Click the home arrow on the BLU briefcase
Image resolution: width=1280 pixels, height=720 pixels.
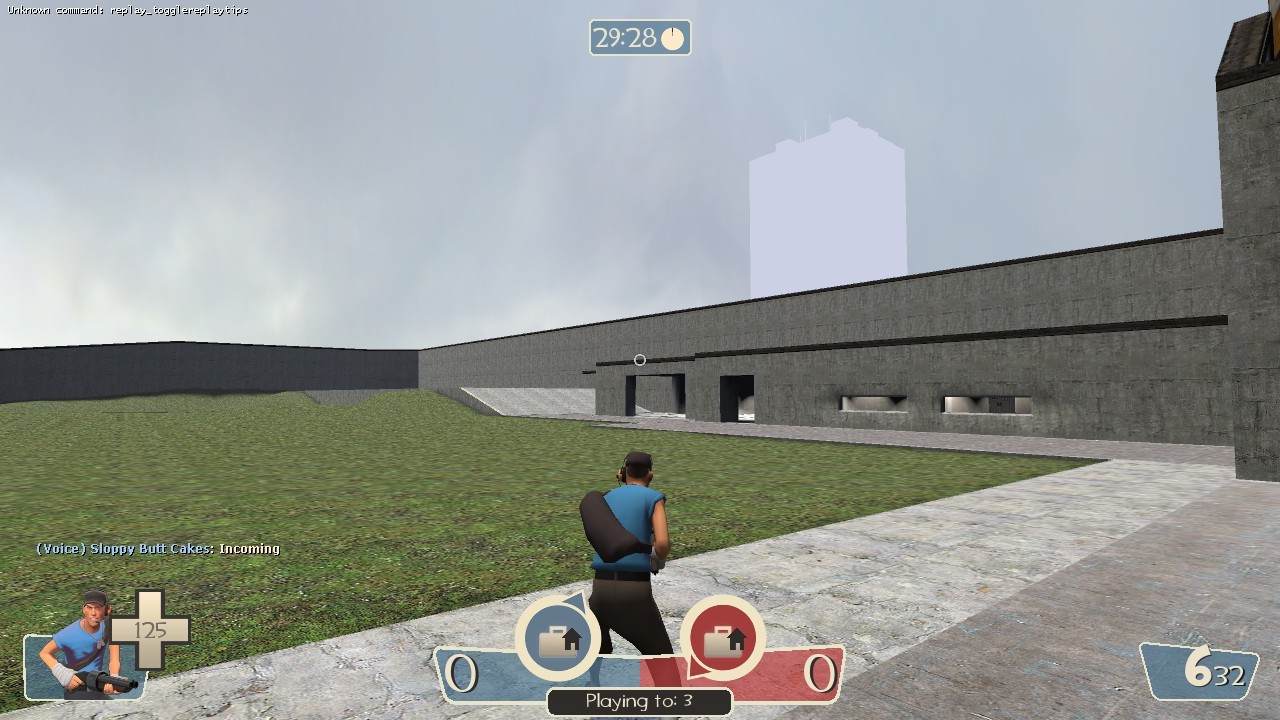tap(571, 637)
